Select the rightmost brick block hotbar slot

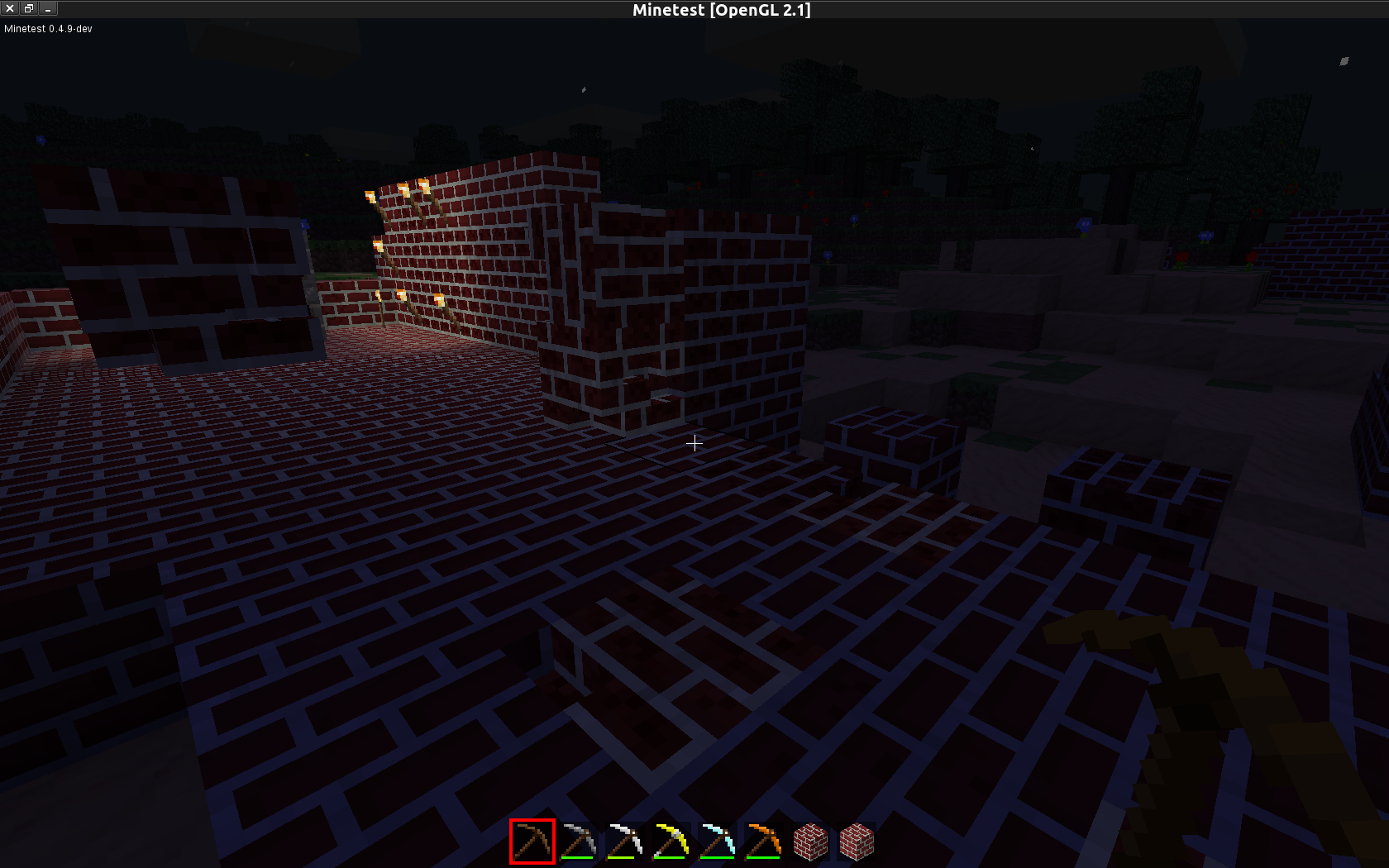click(858, 841)
